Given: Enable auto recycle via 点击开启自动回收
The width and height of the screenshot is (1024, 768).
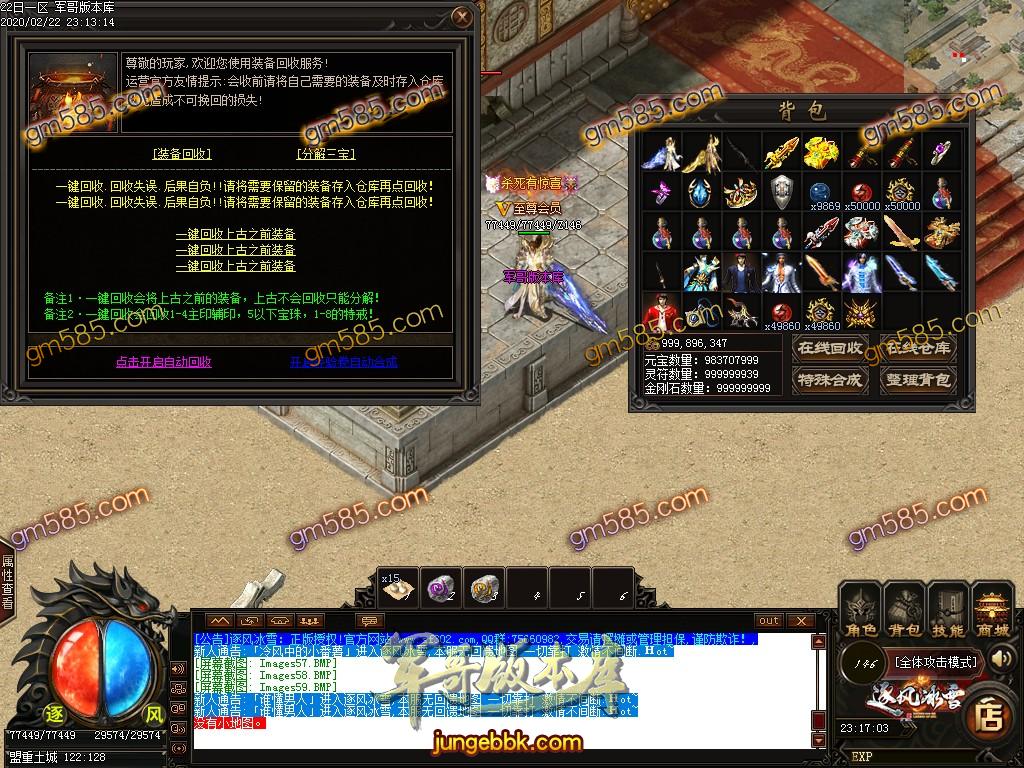Looking at the screenshot, I should tap(164, 362).
